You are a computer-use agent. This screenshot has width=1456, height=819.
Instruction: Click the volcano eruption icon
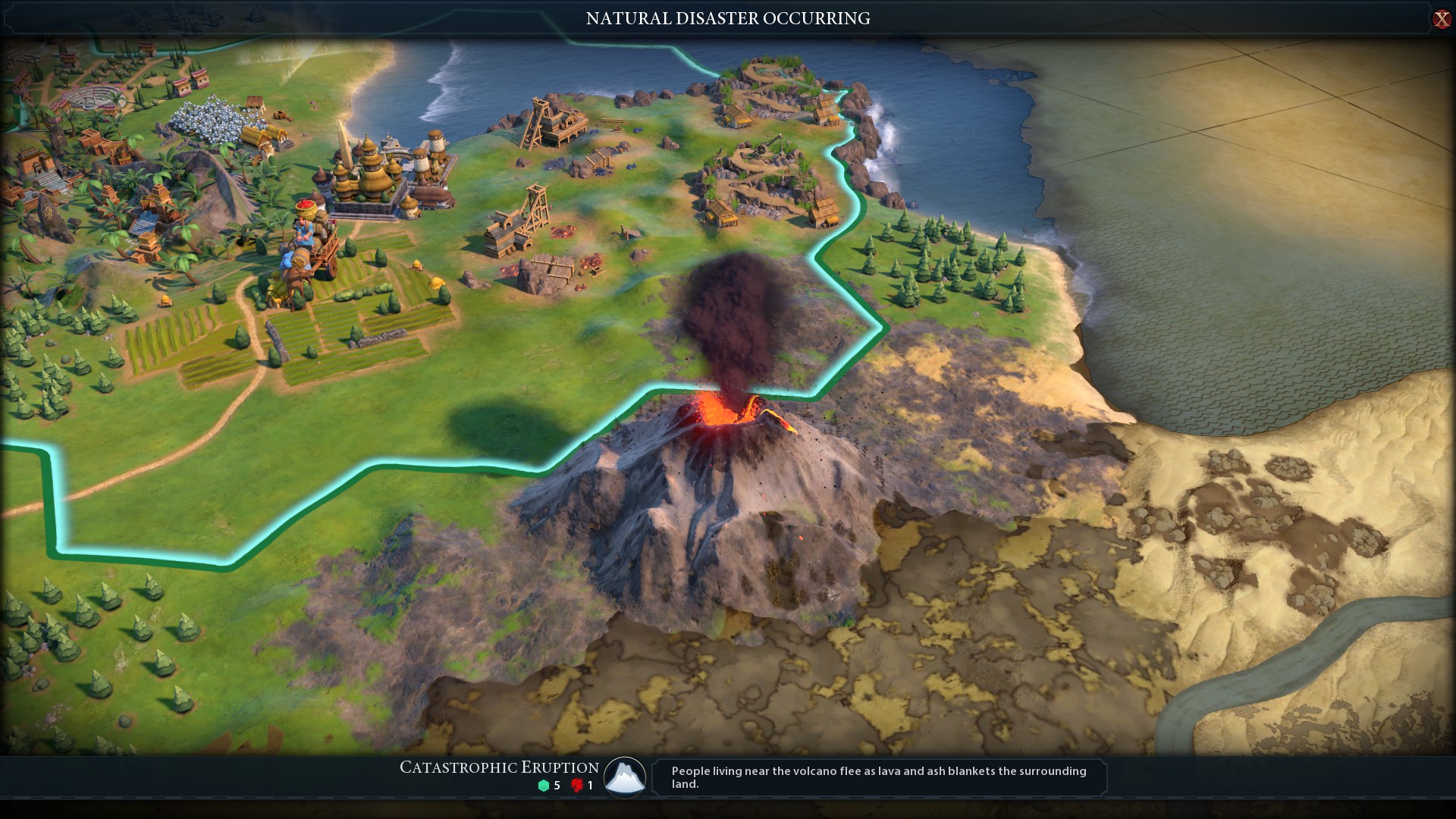[625, 777]
